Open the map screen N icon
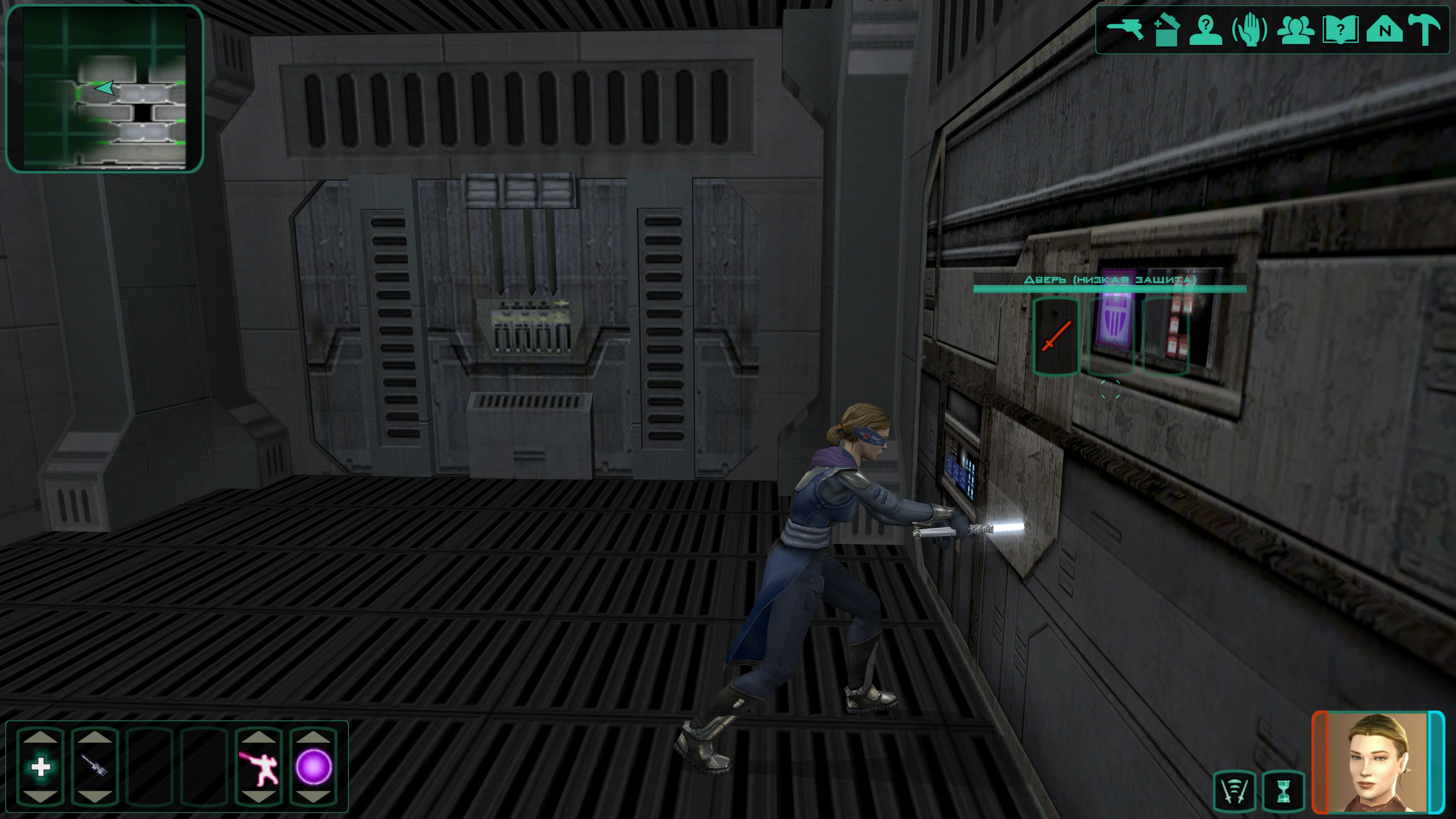The image size is (1456, 819). click(x=1384, y=29)
